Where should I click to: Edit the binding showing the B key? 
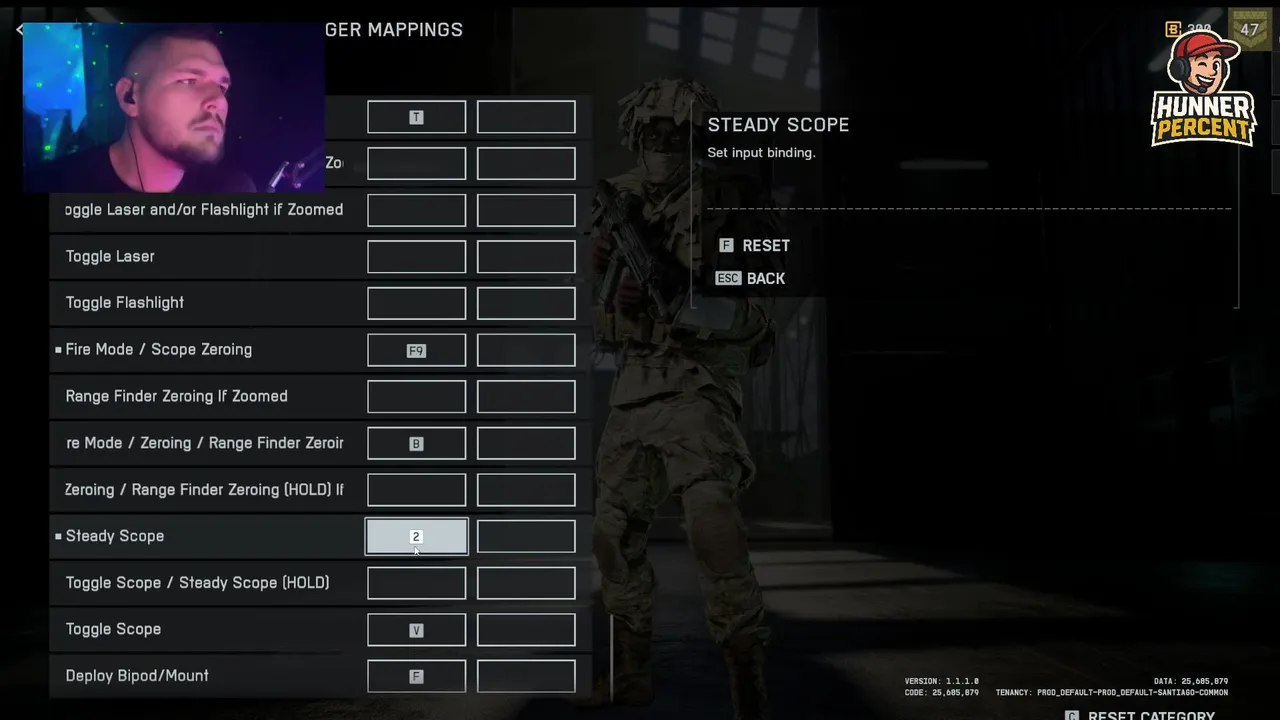coord(416,444)
